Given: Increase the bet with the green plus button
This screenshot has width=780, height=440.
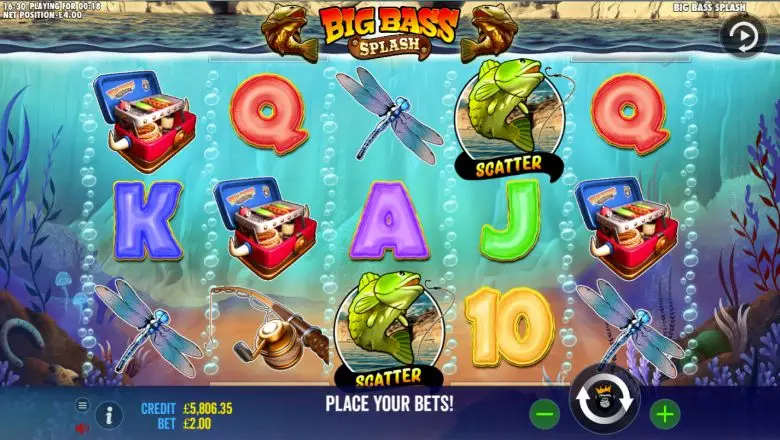Looking at the screenshot, I should pos(664,412).
